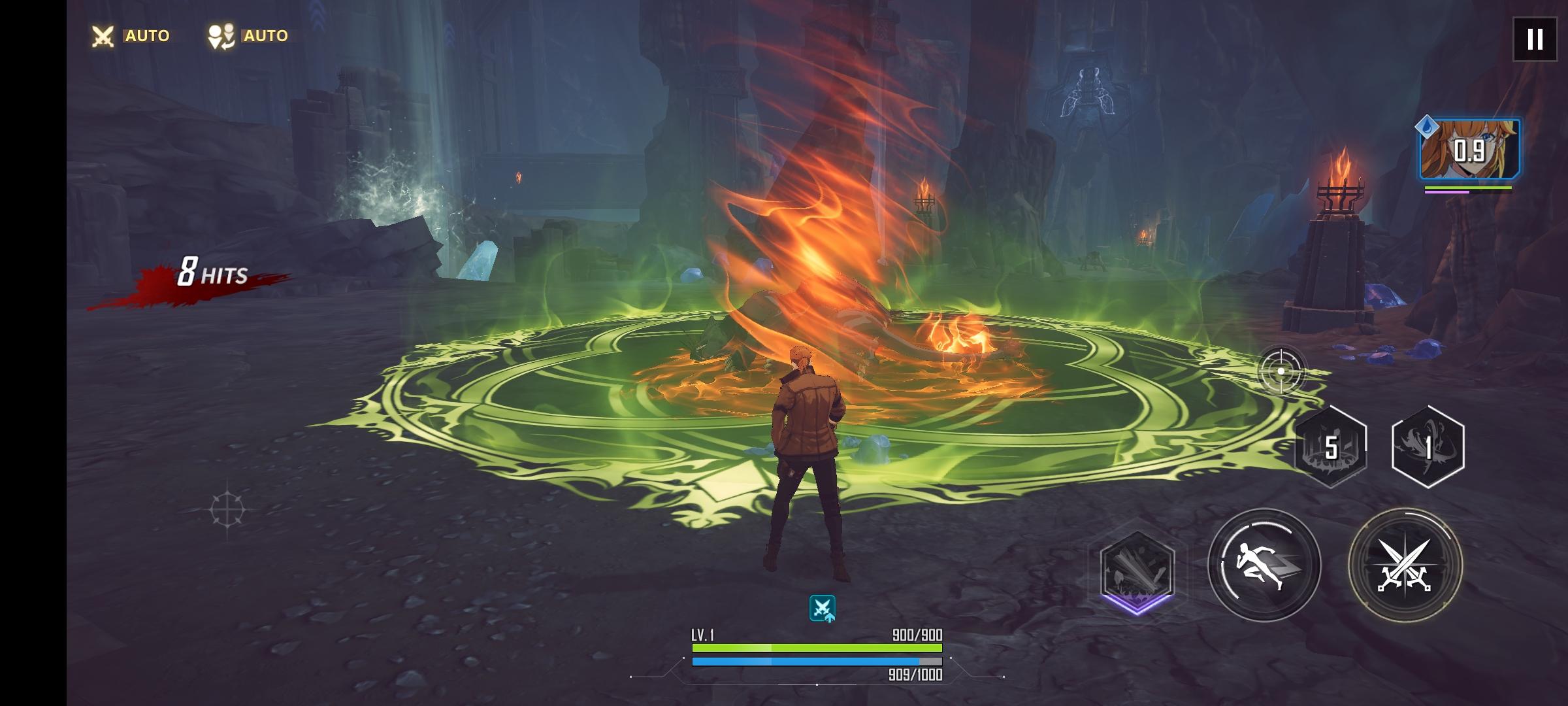The image size is (1568, 706).
Task: Tap the character-swap figures icon beside the second AUTO label
Action: click(x=221, y=35)
